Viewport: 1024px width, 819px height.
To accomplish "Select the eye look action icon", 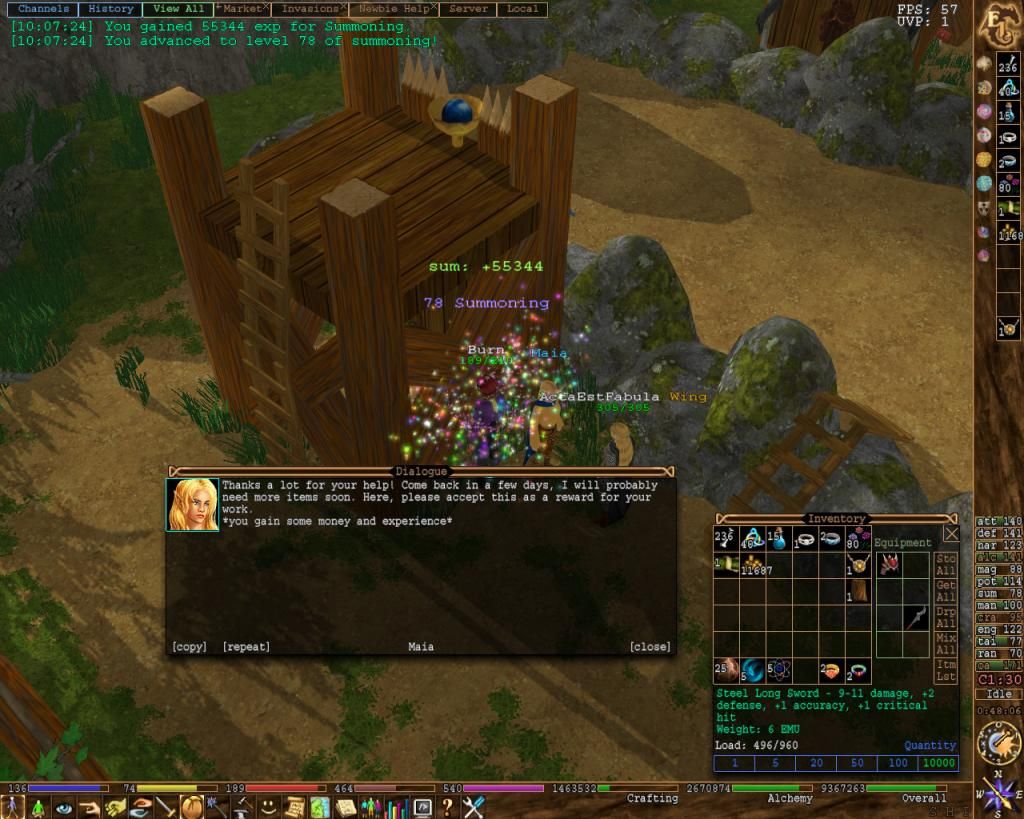I will 64,807.
